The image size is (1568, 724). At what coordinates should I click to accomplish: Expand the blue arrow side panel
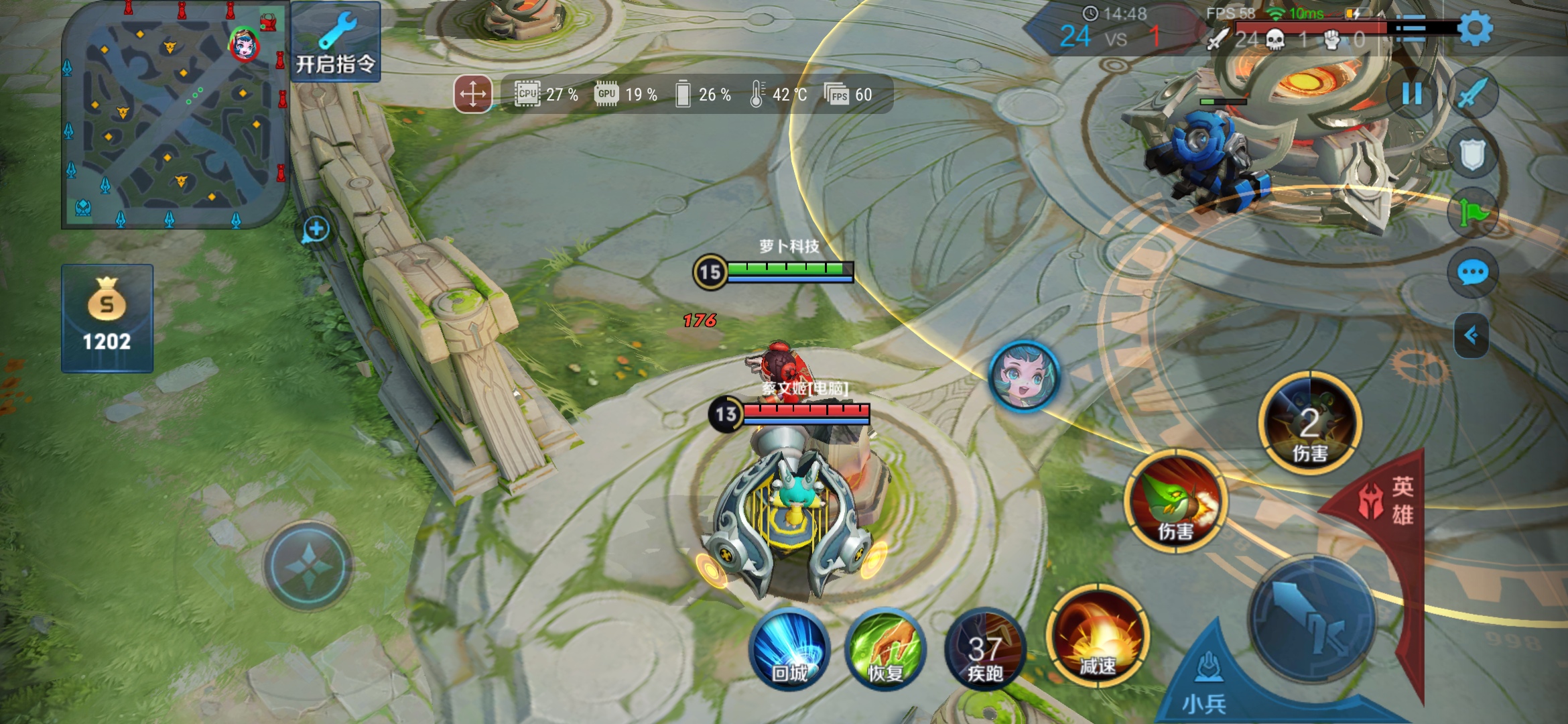(x=1472, y=335)
